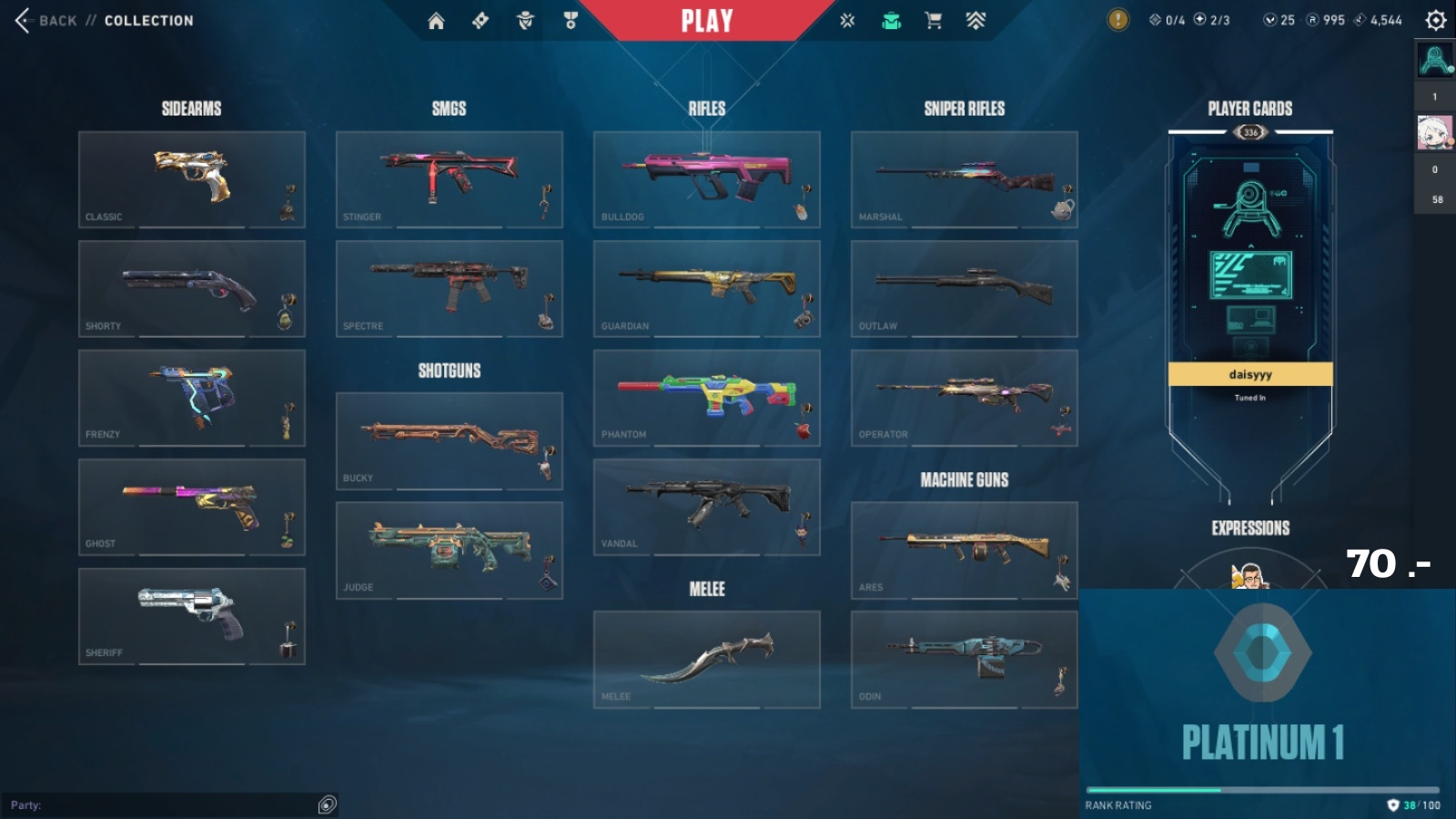Open the Ghost skin slot

191,507
